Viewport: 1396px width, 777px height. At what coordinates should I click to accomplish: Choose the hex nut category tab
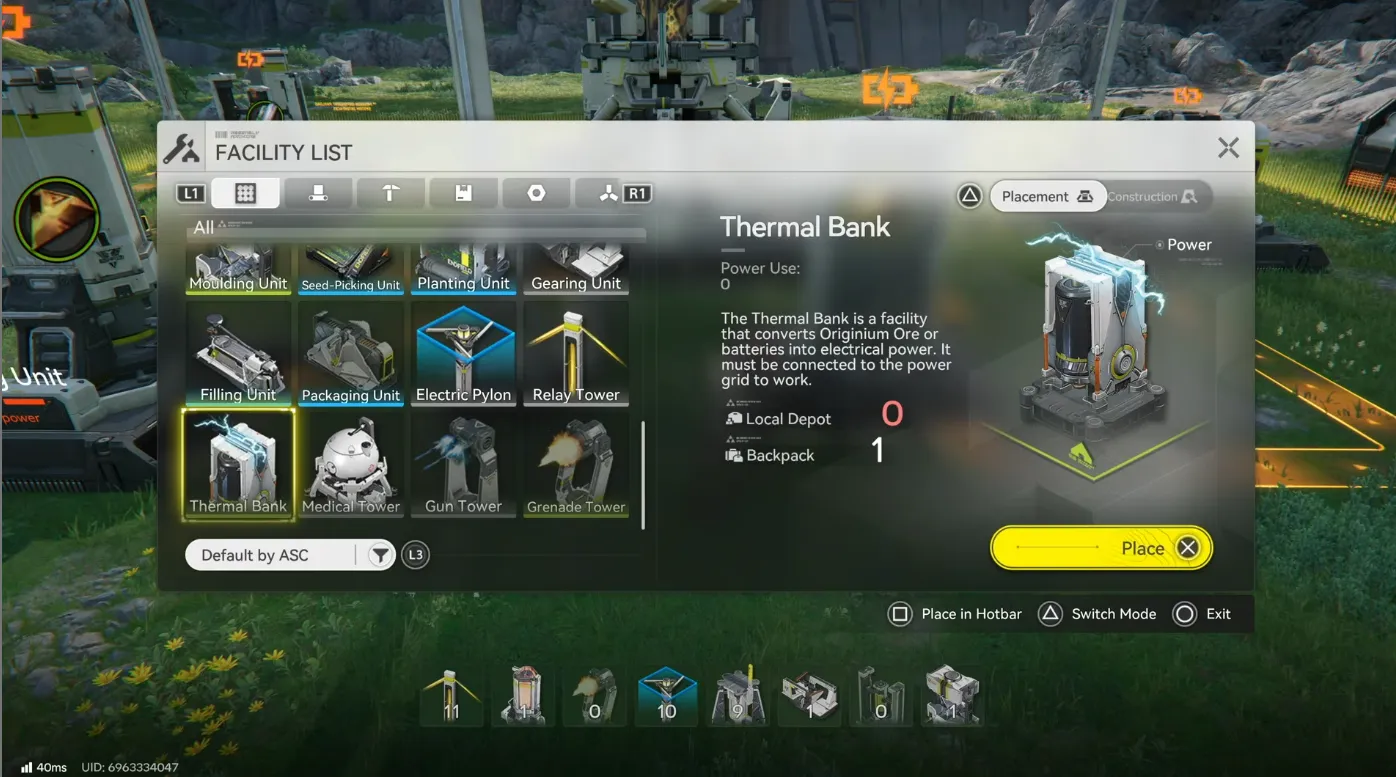[x=537, y=194]
